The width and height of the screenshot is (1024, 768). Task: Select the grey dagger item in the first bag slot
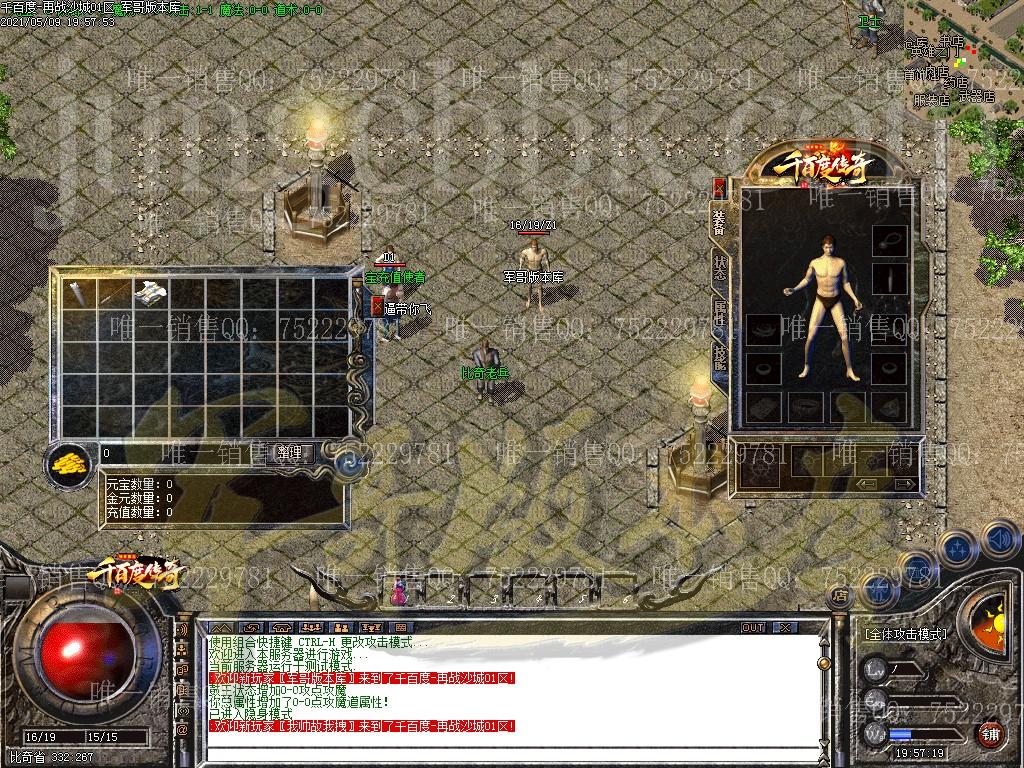[x=80, y=292]
